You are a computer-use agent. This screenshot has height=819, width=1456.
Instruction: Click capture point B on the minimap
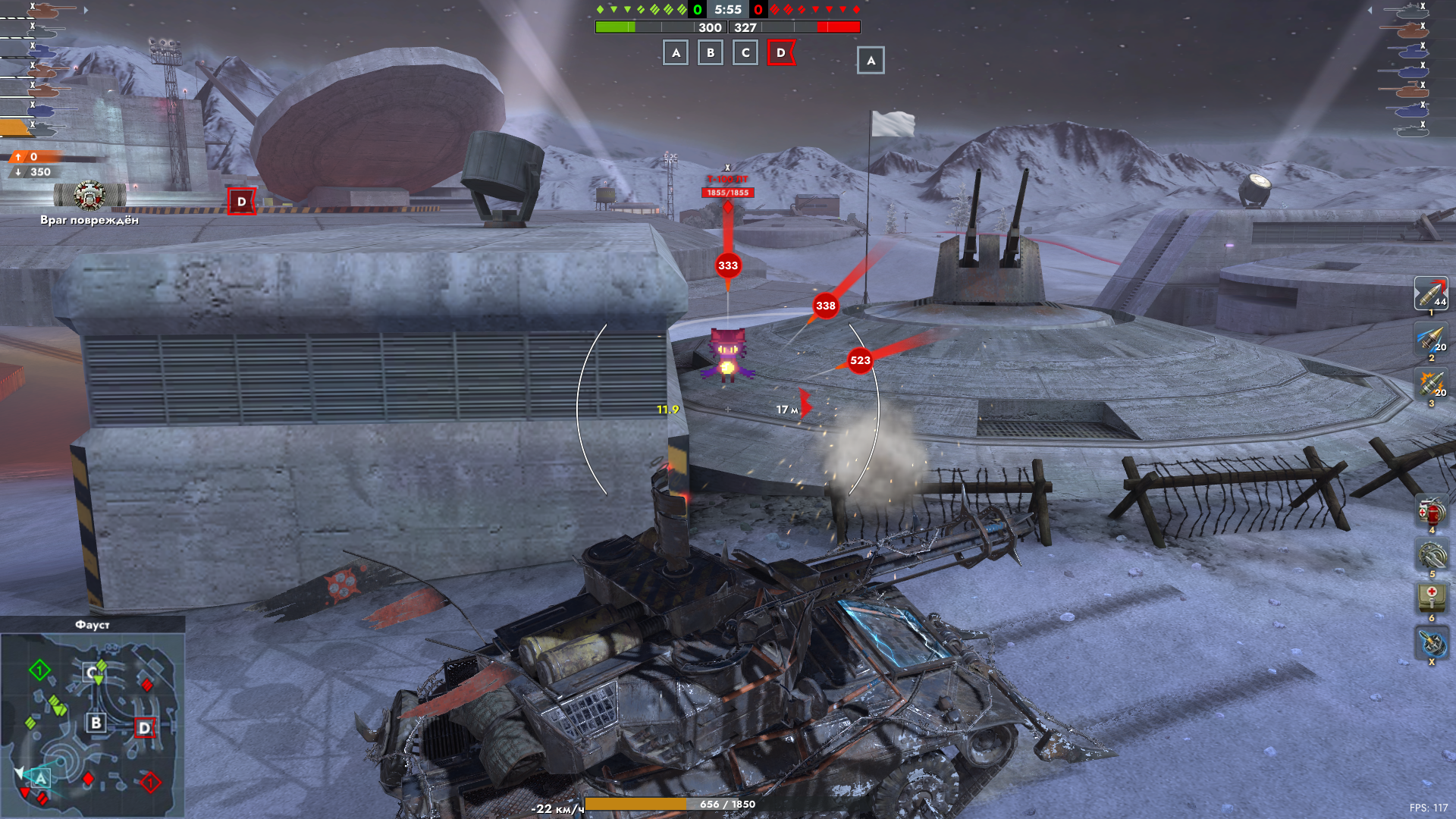click(96, 723)
